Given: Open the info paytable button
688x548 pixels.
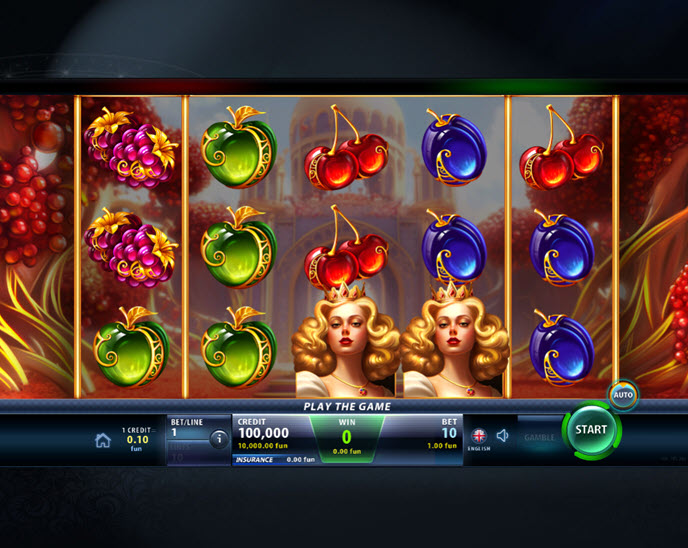Looking at the screenshot, I should [219, 438].
